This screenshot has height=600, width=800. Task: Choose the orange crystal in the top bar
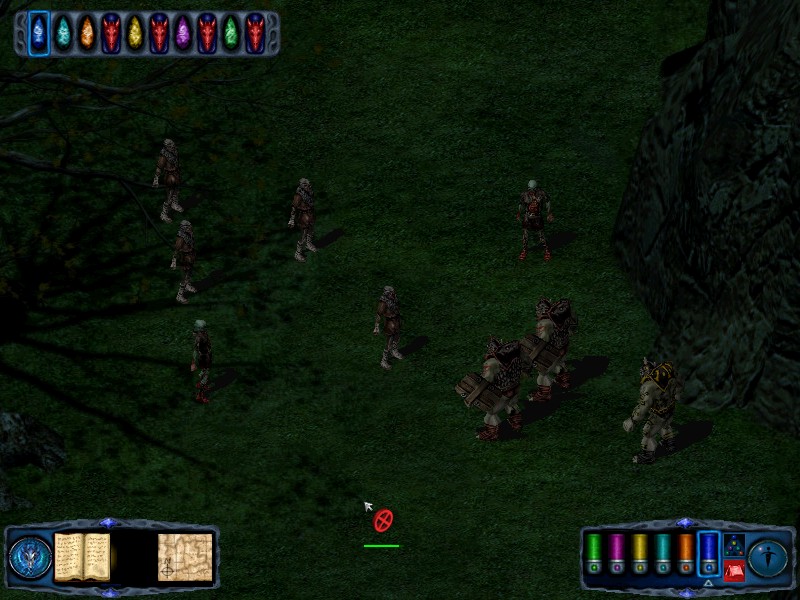click(x=87, y=33)
